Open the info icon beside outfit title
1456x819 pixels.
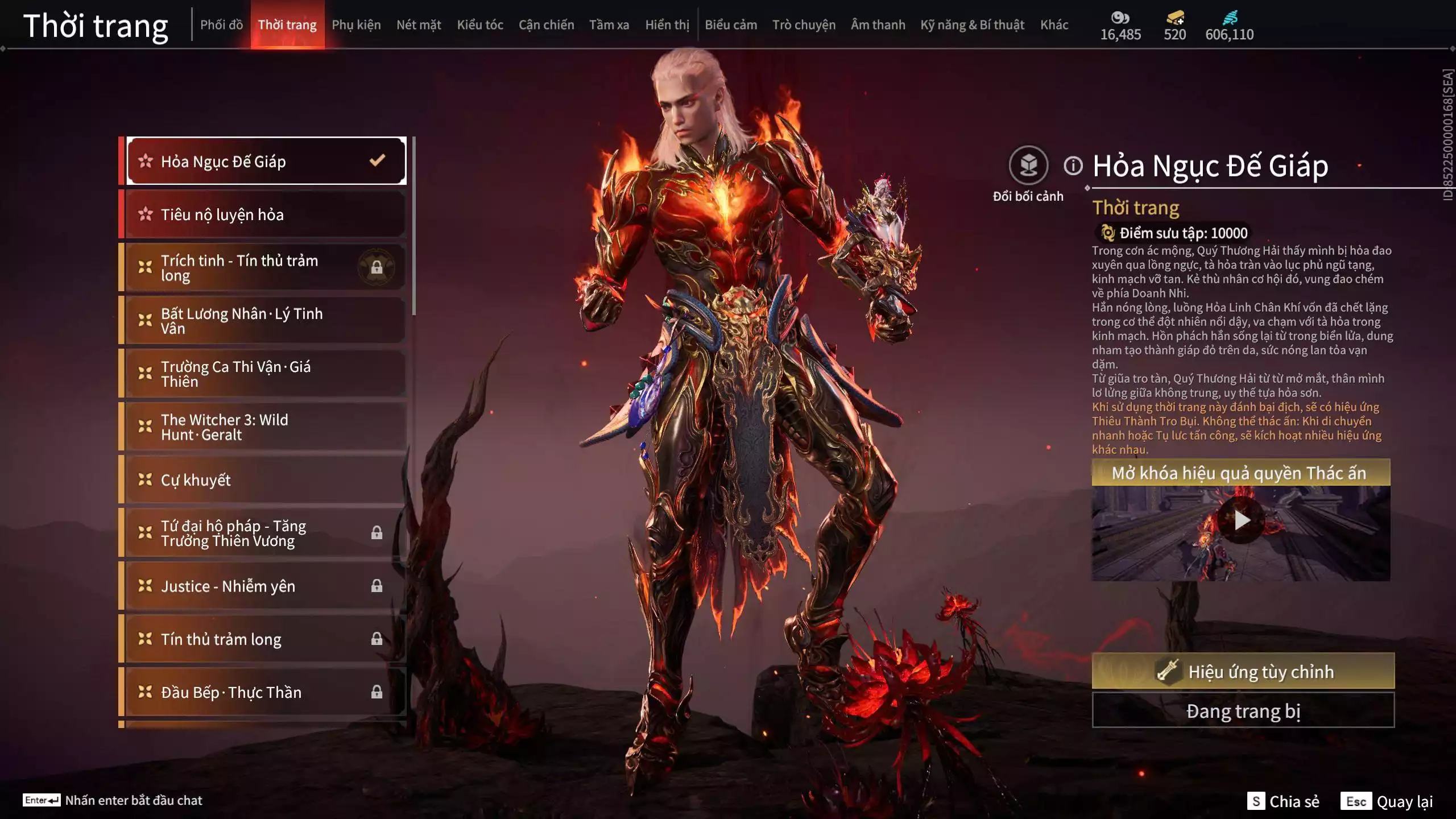(1073, 166)
